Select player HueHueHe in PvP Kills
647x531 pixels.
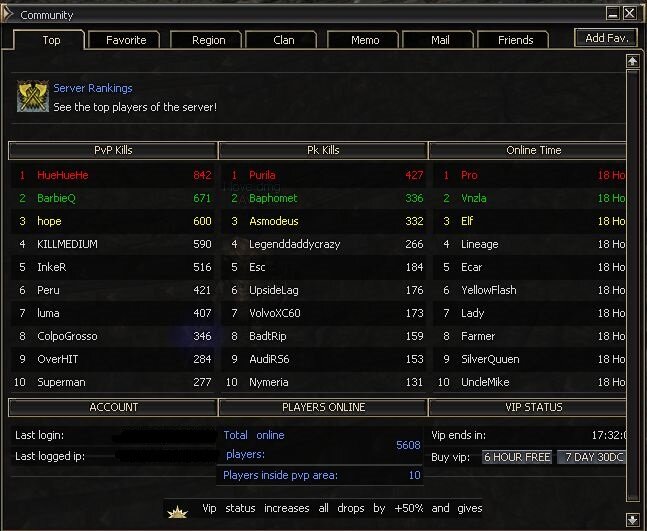63,175
